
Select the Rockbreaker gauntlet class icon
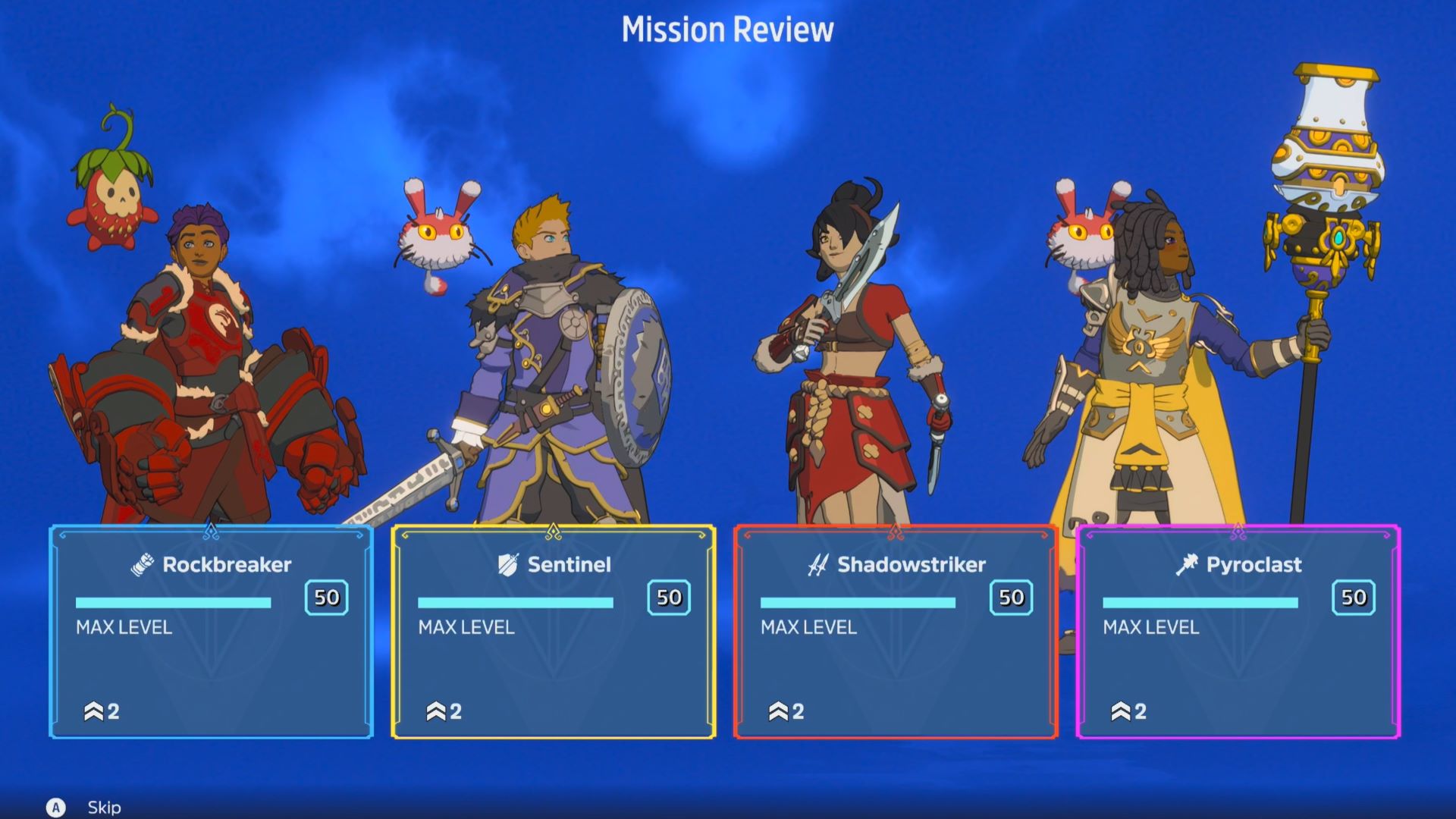click(144, 564)
